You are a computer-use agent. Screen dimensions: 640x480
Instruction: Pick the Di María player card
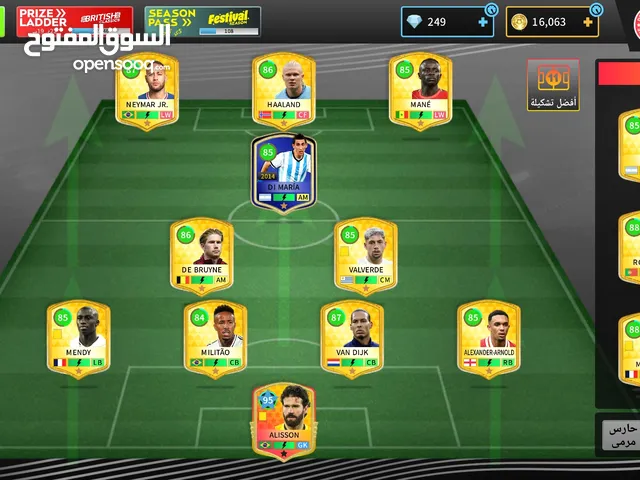(x=284, y=172)
